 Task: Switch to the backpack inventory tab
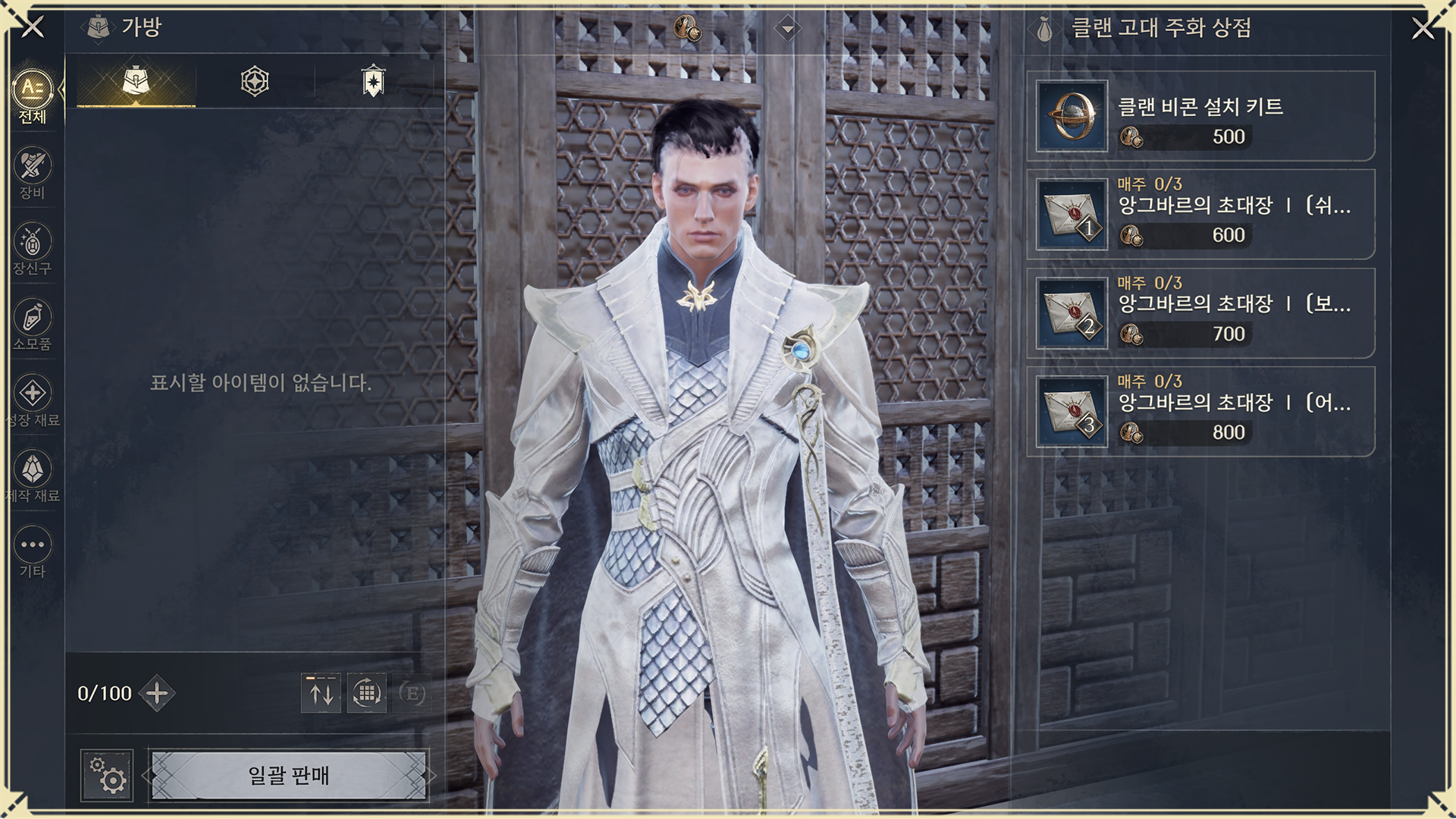click(x=136, y=81)
